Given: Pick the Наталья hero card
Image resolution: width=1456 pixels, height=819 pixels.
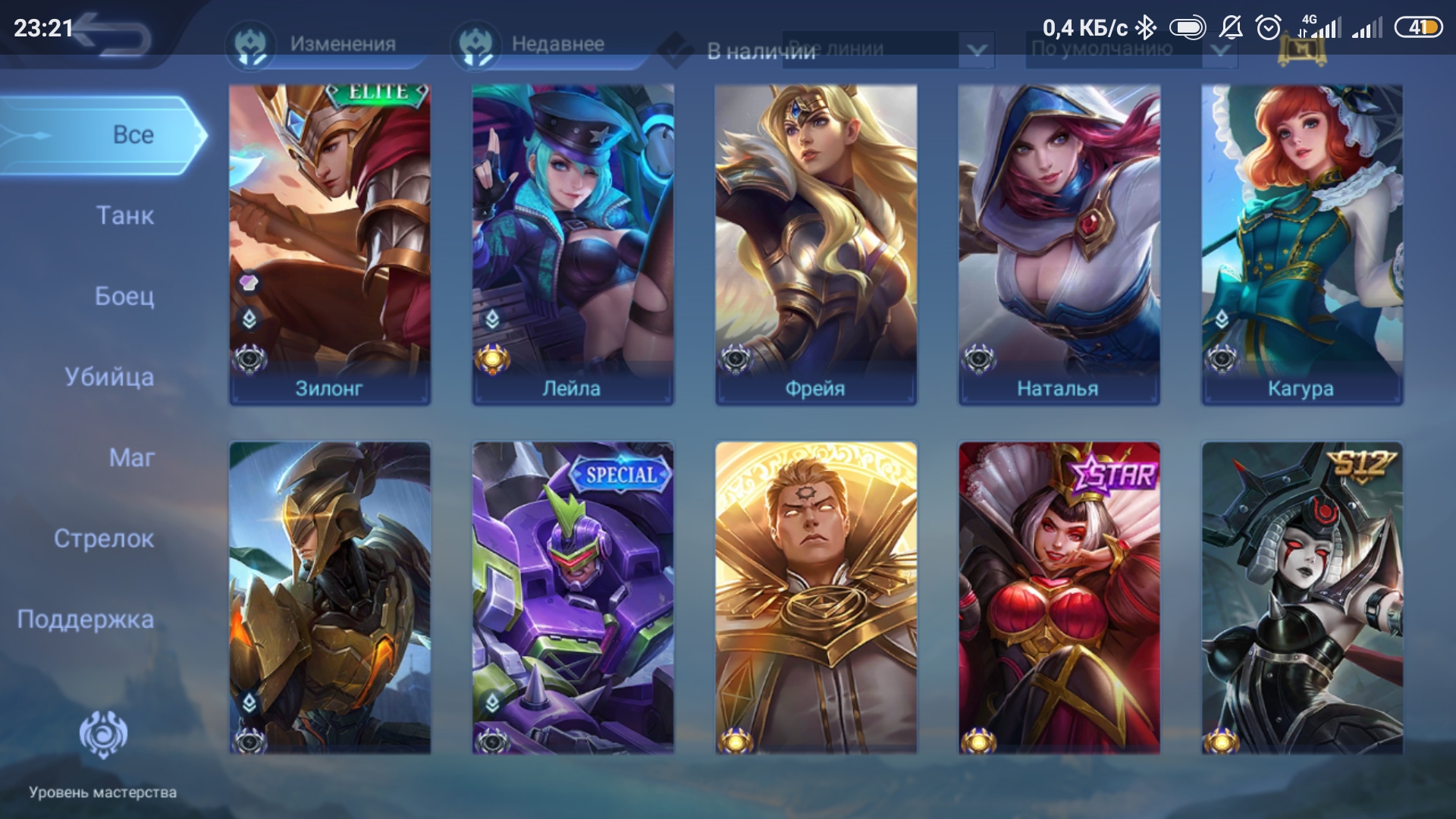Looking at the screenshot, I should tap(1059, 244).
